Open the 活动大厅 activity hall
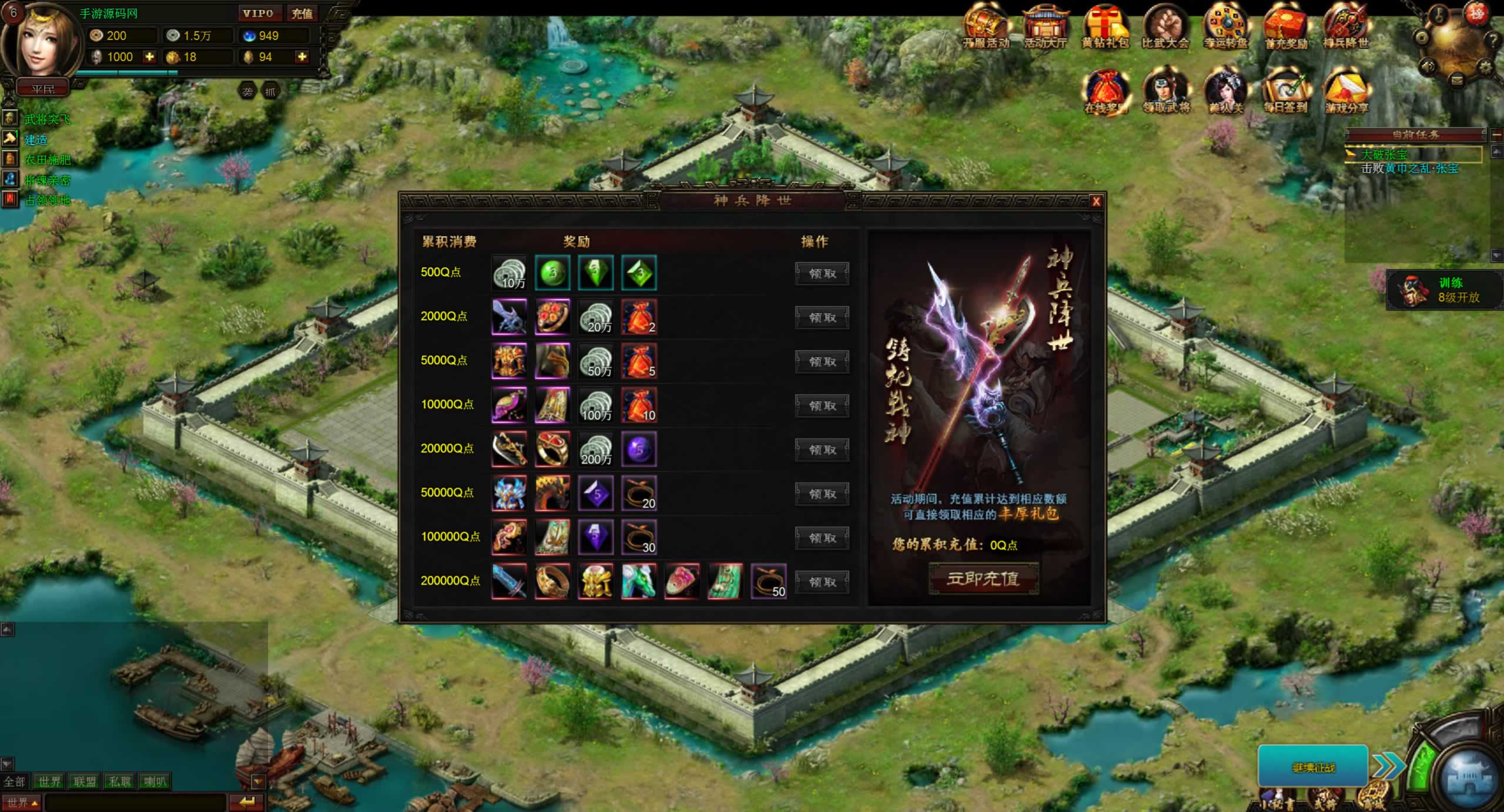Viewport: 1504px width, 812px height. point(1045,26)
